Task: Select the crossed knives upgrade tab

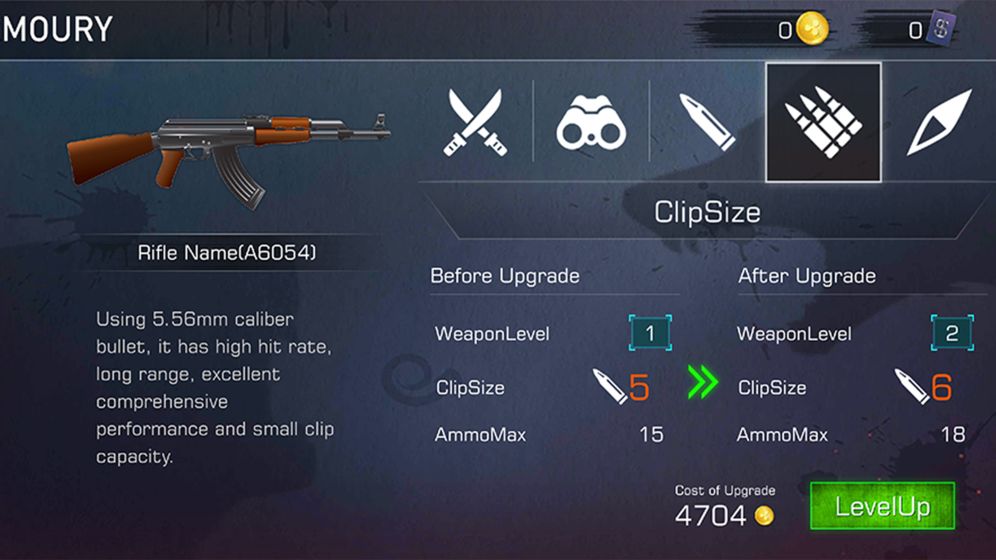Action: click(x=474, y=122)
